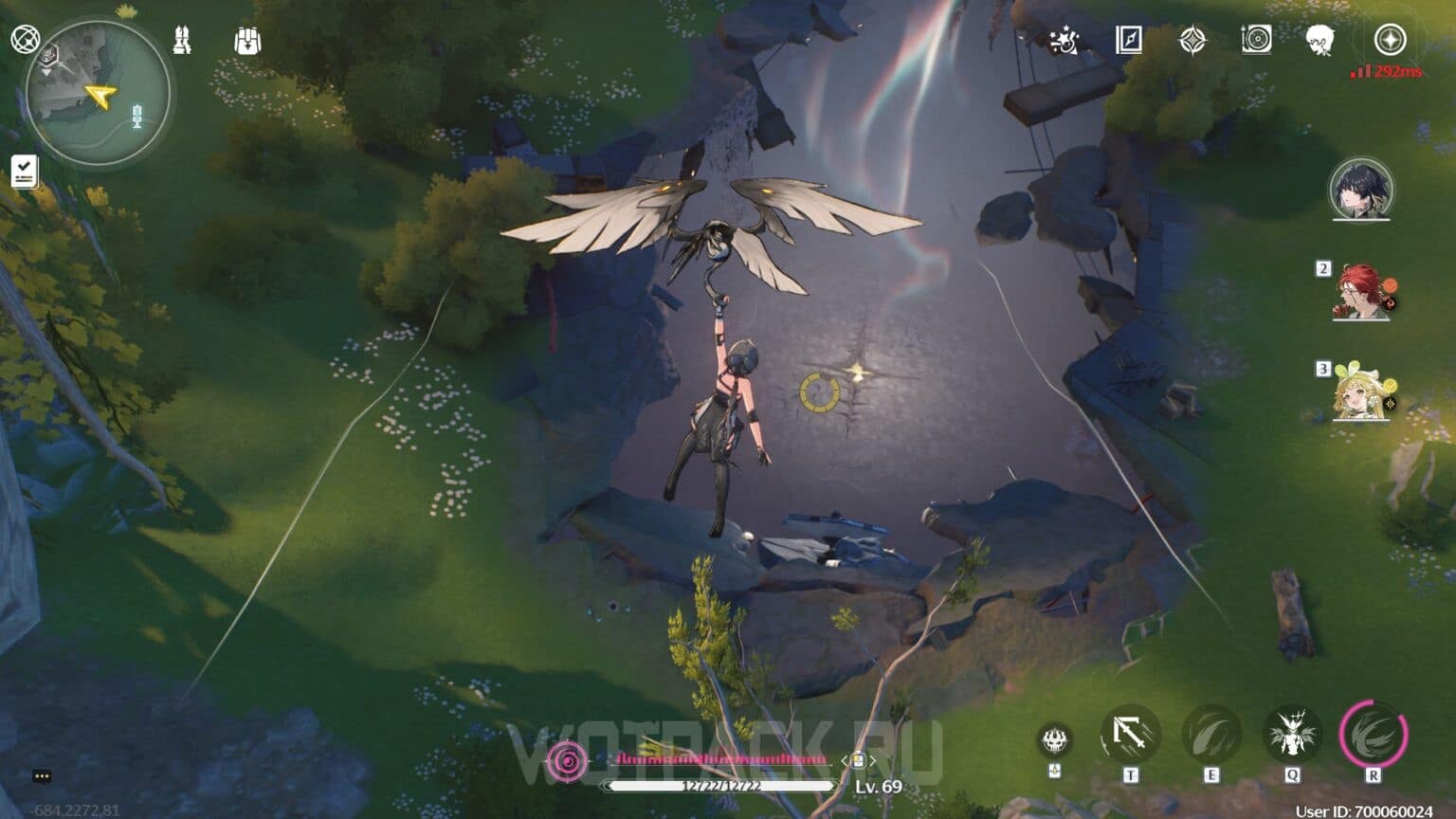Viewport: 1456px width, 819px height.
Task: Open the backpack inventory icon
Action: pos(246,42)
